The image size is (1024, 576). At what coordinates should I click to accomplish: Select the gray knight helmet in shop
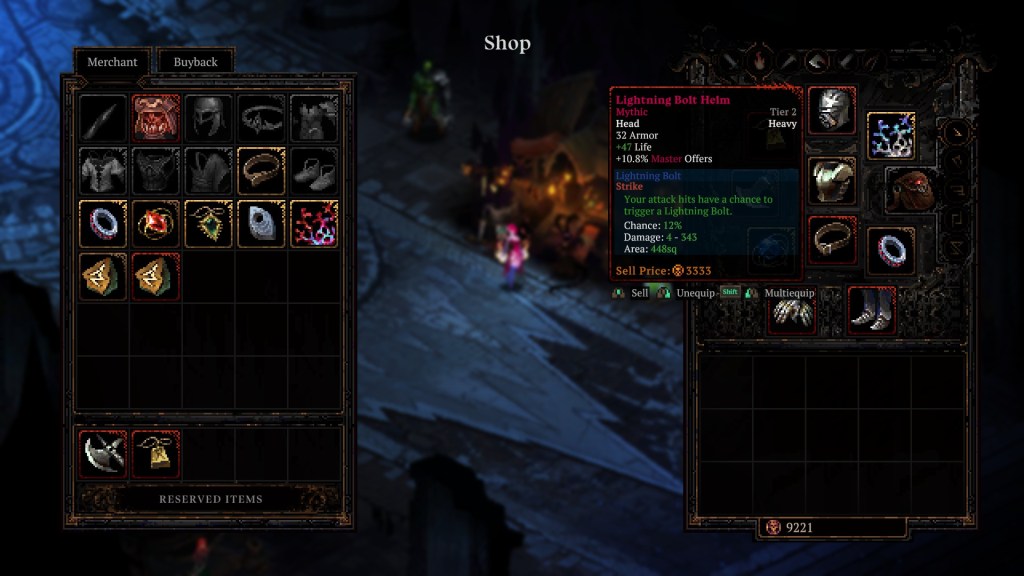coord(209,118)
